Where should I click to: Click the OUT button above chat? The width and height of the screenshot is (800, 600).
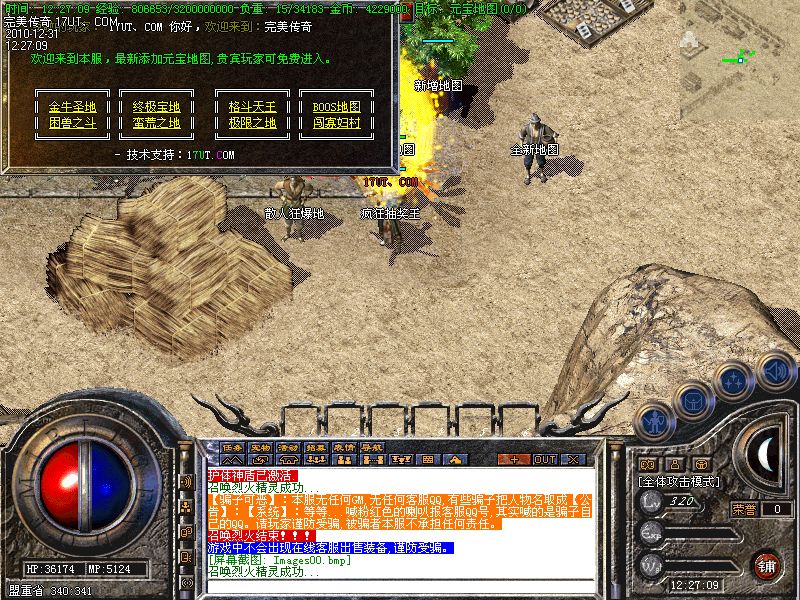(x=545, y=459)
